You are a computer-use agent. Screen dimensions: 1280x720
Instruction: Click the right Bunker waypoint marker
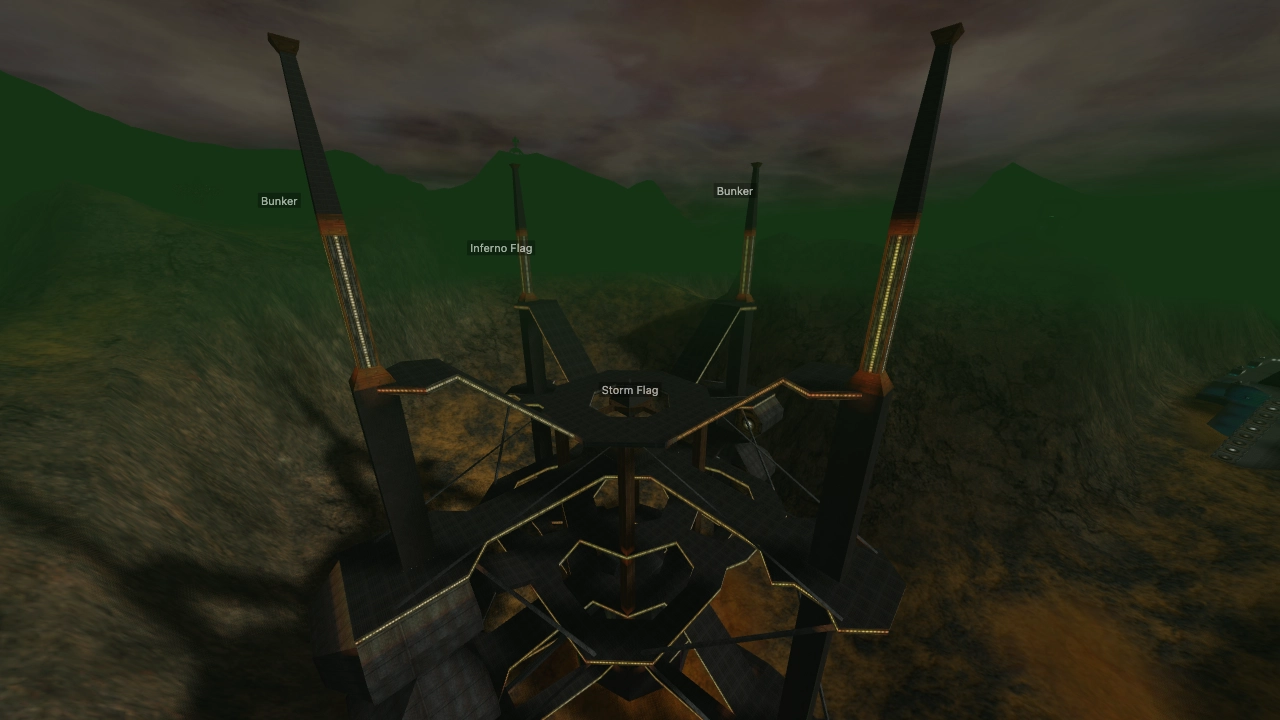tap(733, 190)
